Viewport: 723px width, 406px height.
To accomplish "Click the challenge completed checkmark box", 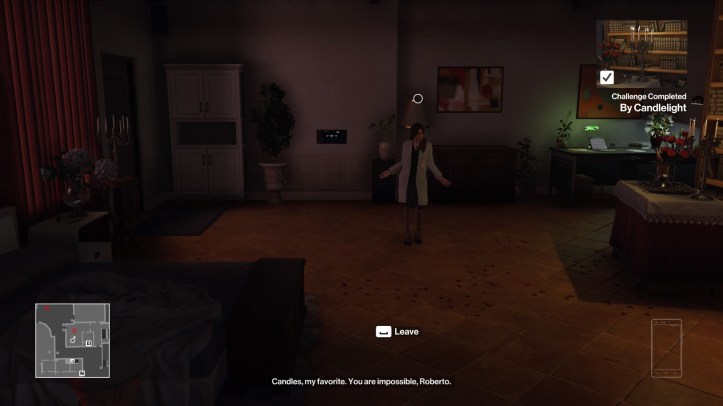I will pyautogui.click(x=606, y=77).
